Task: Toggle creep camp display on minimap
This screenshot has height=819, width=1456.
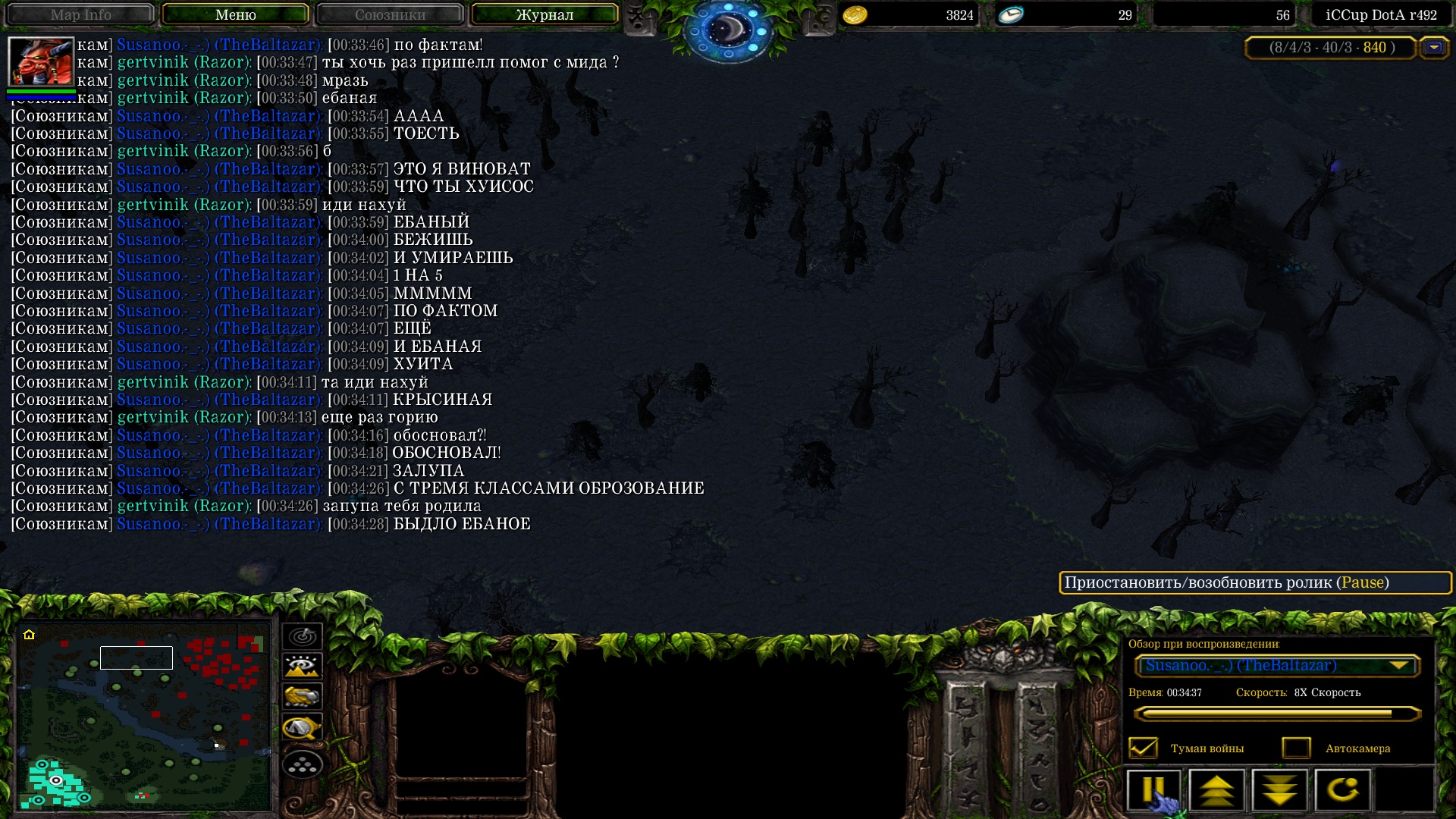Action: pos(303,728)
